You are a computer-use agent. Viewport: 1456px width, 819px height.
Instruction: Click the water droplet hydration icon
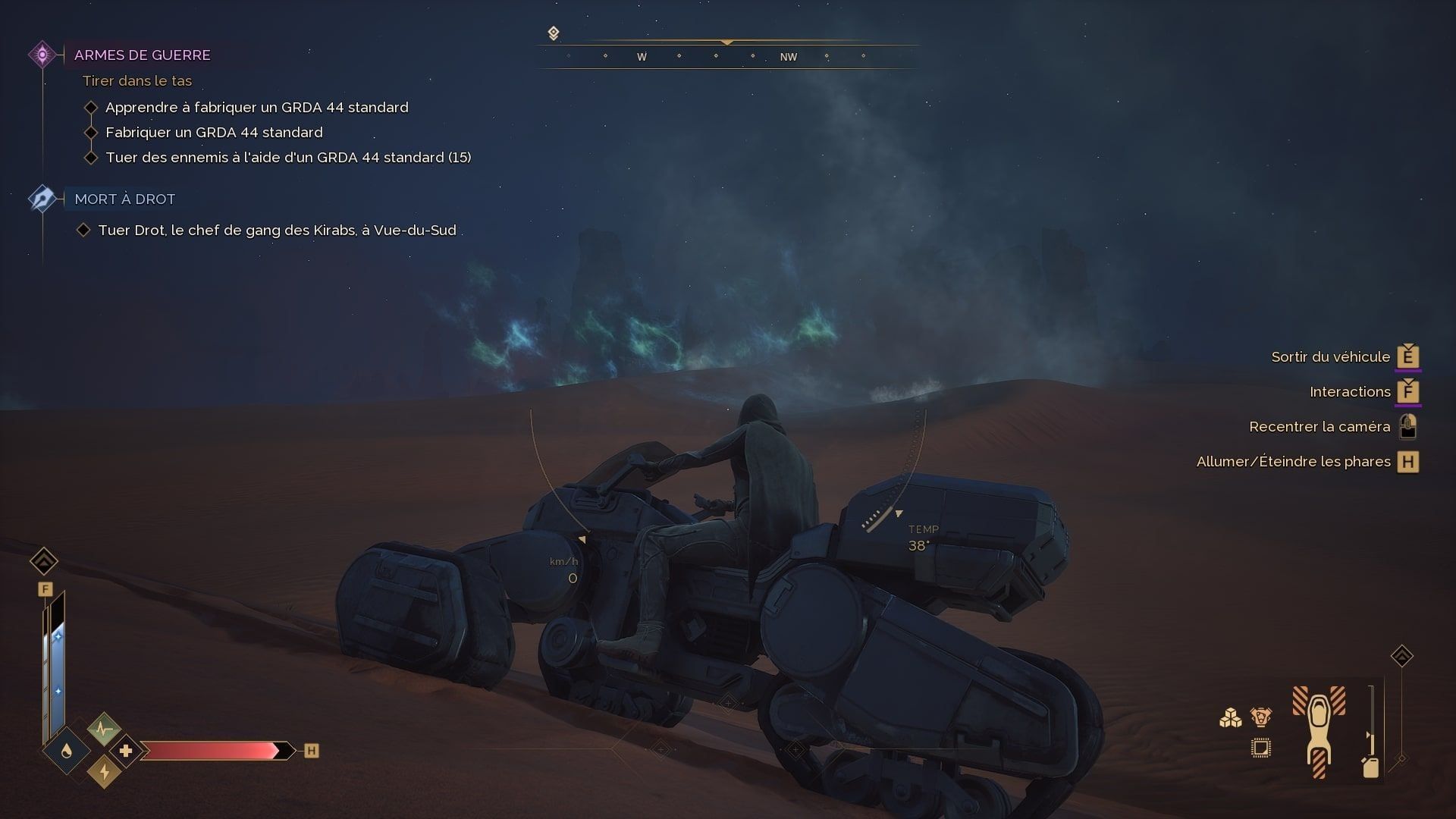tap(67, 751)
